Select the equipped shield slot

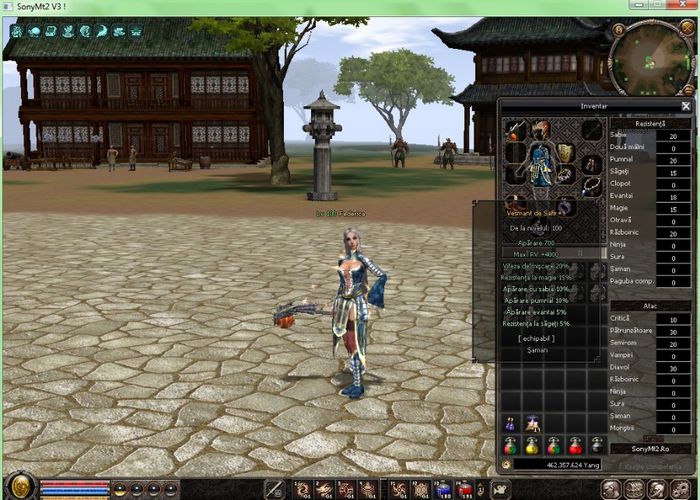coord(566,152)
